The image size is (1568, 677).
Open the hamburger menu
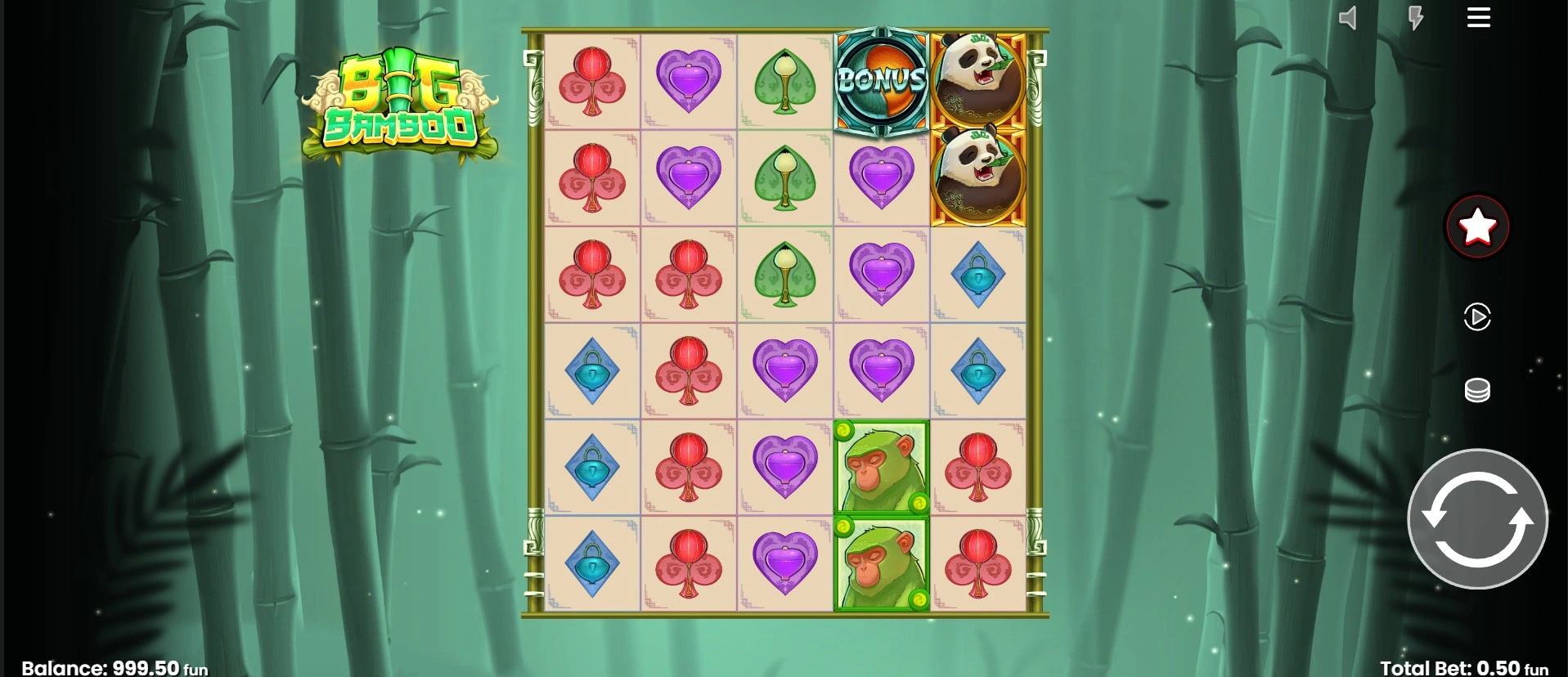coord(1478,18)
